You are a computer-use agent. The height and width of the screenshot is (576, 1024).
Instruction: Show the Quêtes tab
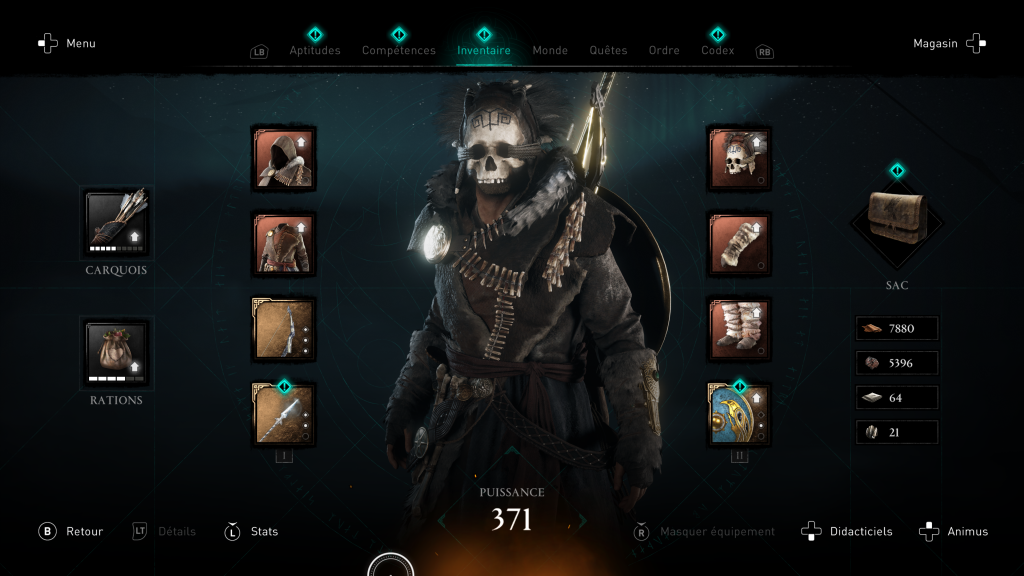tap(608, 50)
